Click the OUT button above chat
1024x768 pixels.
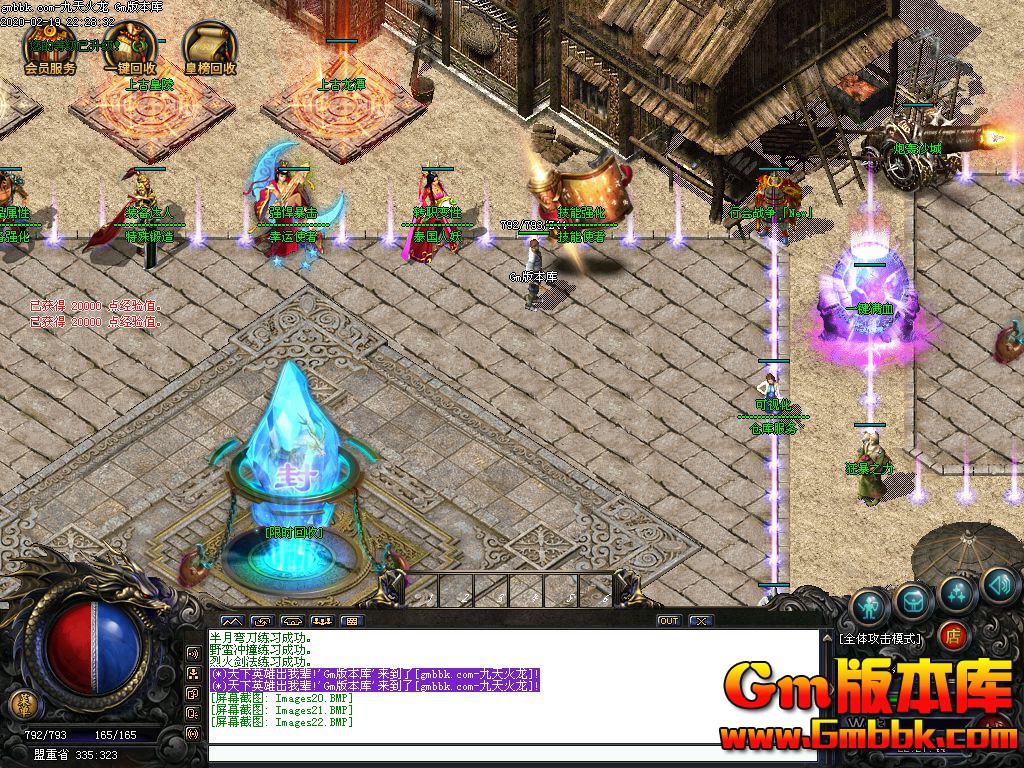(669, 621)
